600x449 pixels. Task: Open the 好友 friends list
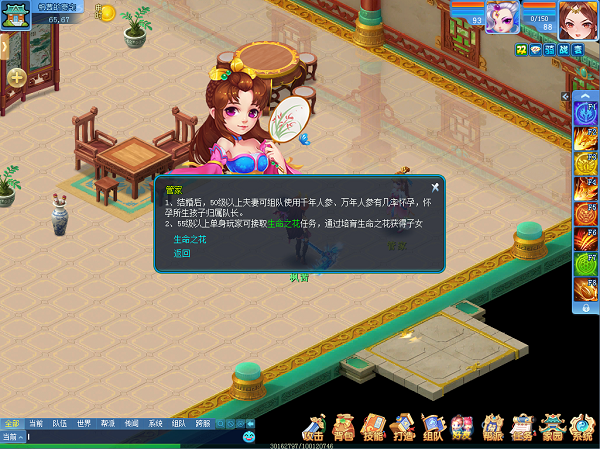[x=462, y=427]
